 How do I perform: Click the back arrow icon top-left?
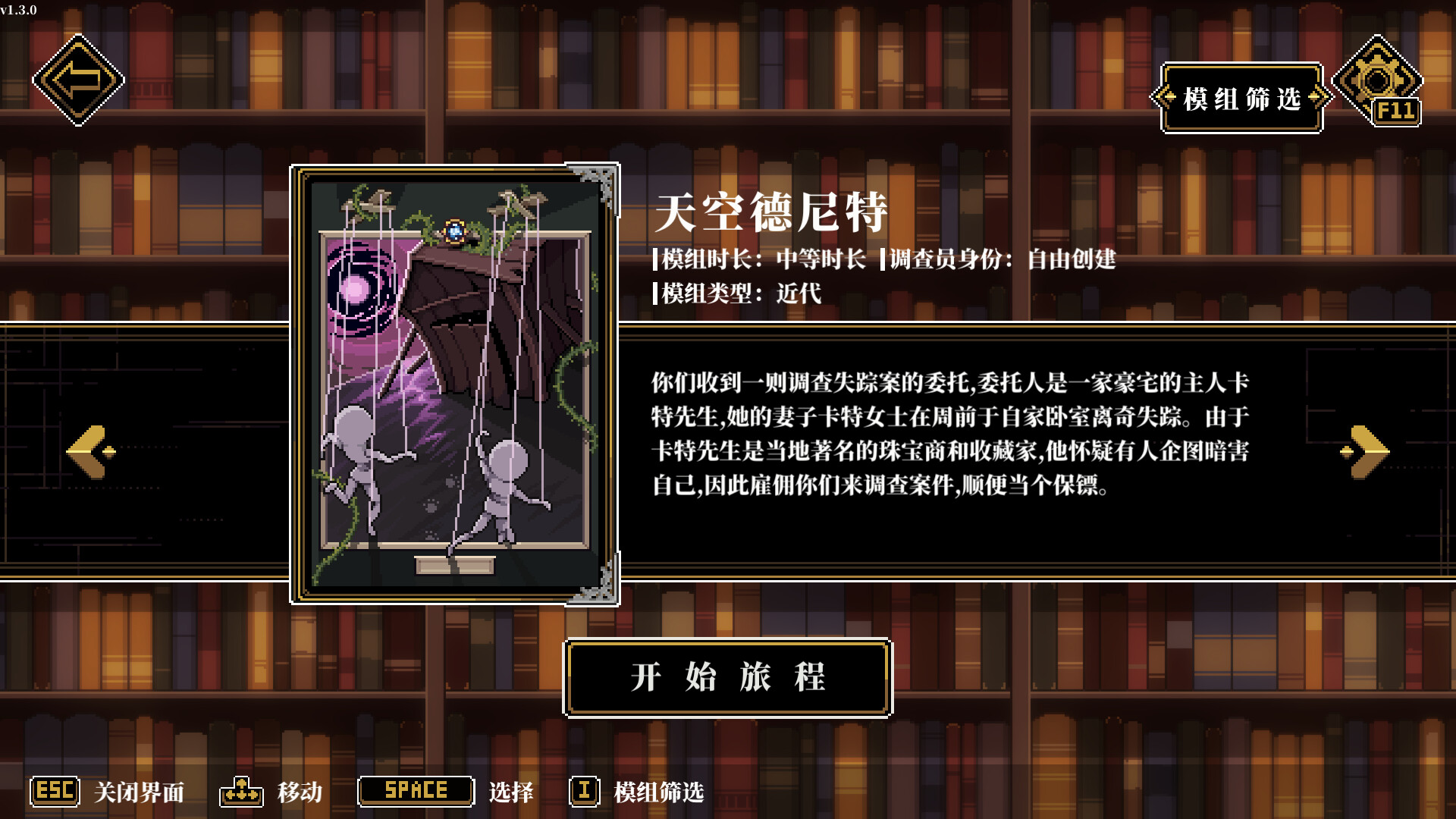tap(78, 79)
